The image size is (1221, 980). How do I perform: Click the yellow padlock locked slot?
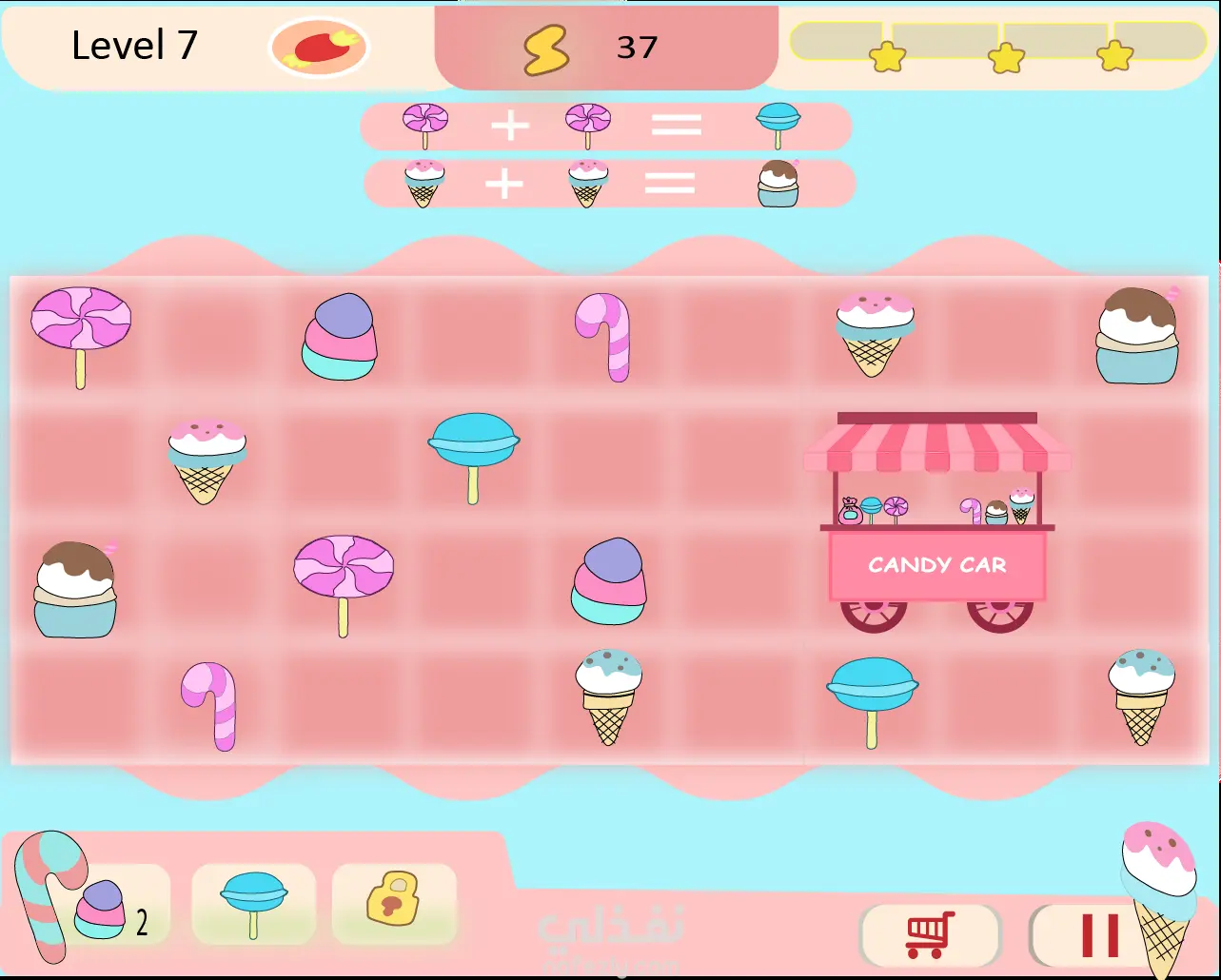click(393, 899)
